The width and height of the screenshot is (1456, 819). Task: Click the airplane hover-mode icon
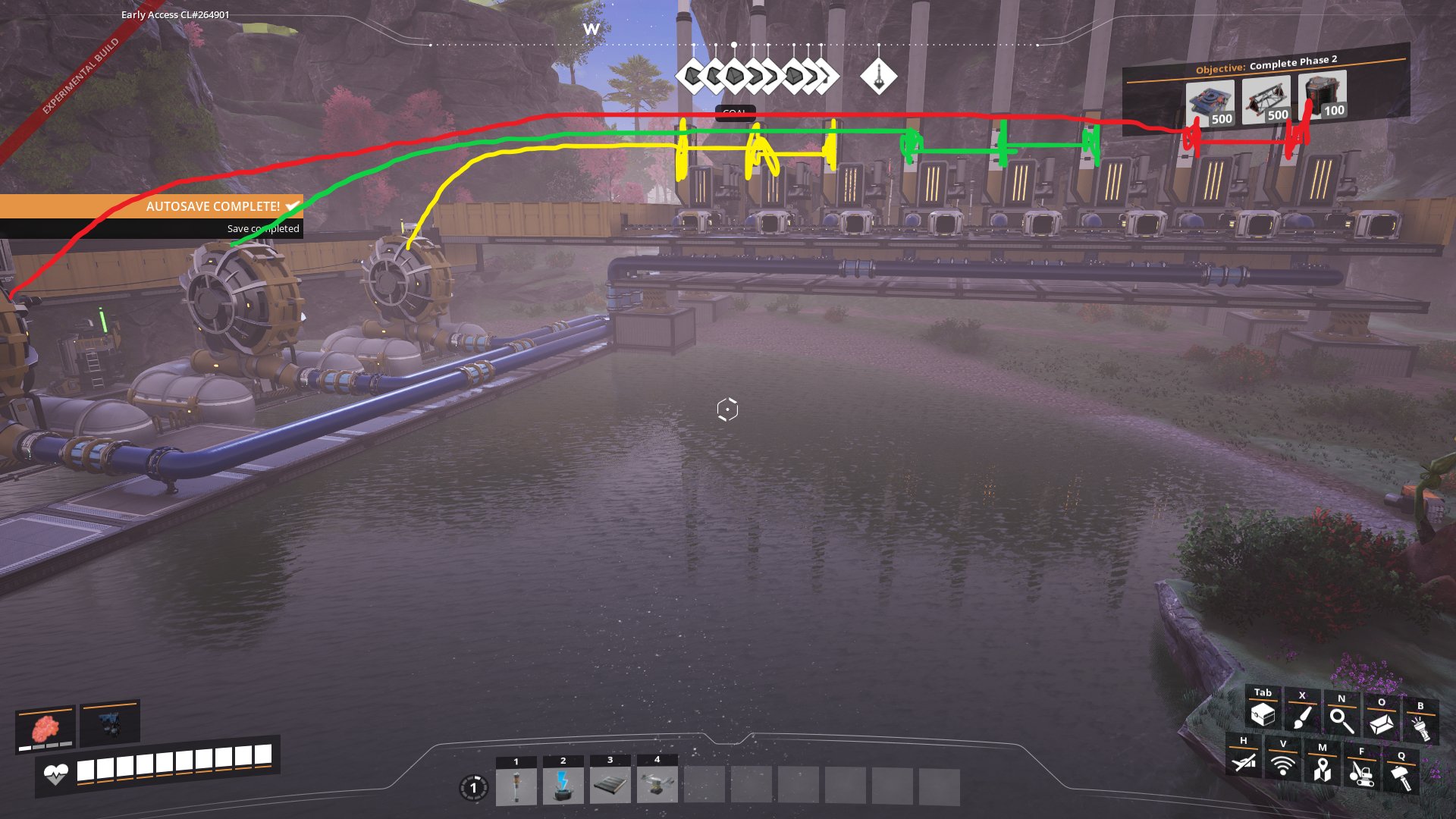pyautogui.click(x=1244, y=761)
